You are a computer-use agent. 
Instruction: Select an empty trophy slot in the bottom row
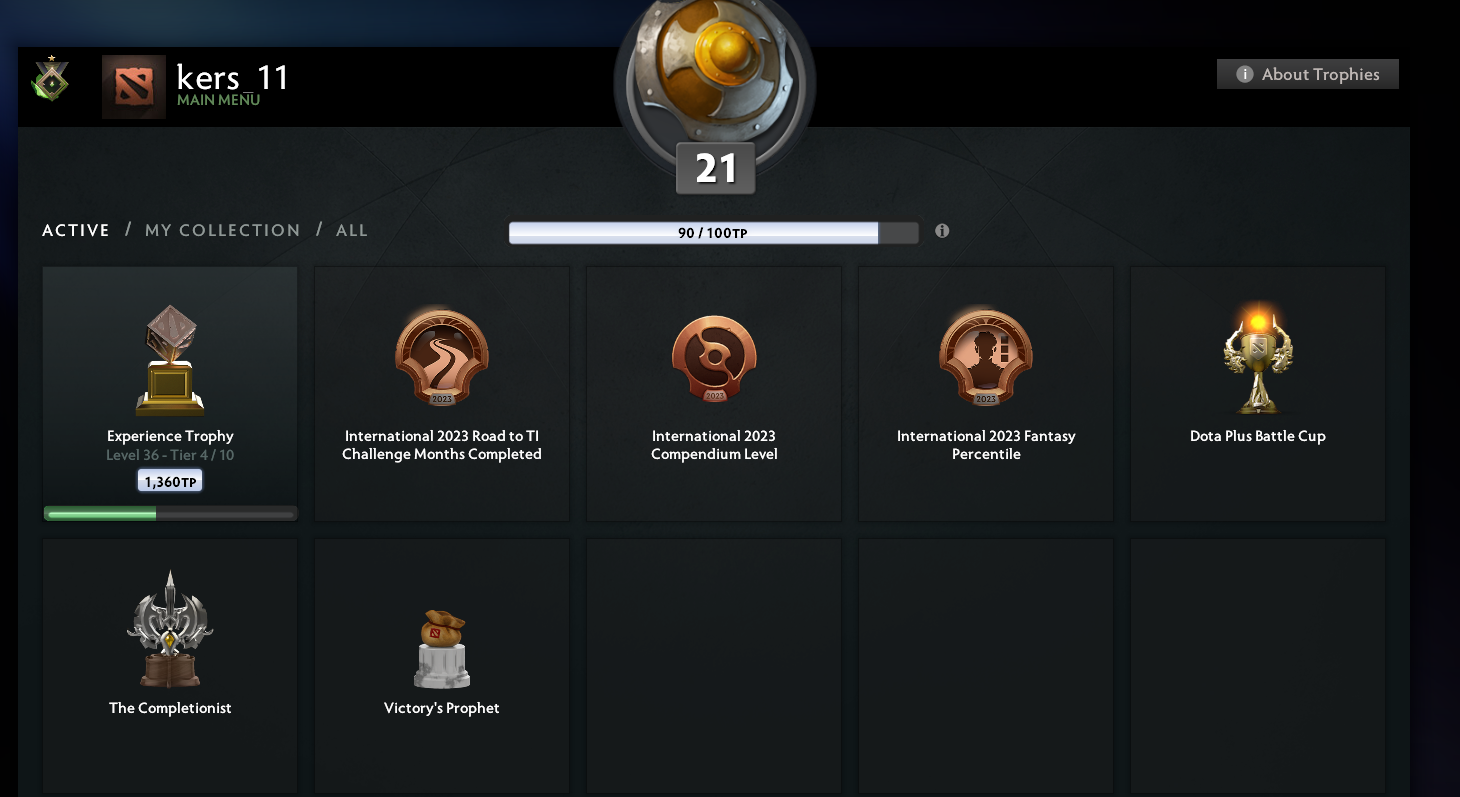pos(713,665)
